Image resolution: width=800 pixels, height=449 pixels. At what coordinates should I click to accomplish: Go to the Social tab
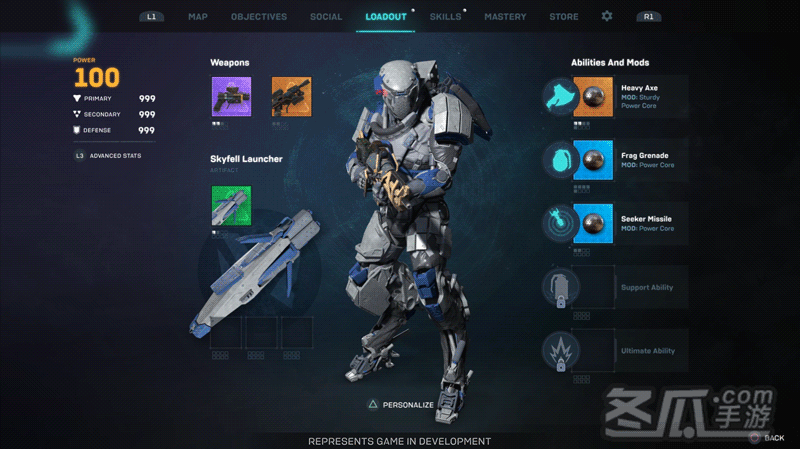326,17
